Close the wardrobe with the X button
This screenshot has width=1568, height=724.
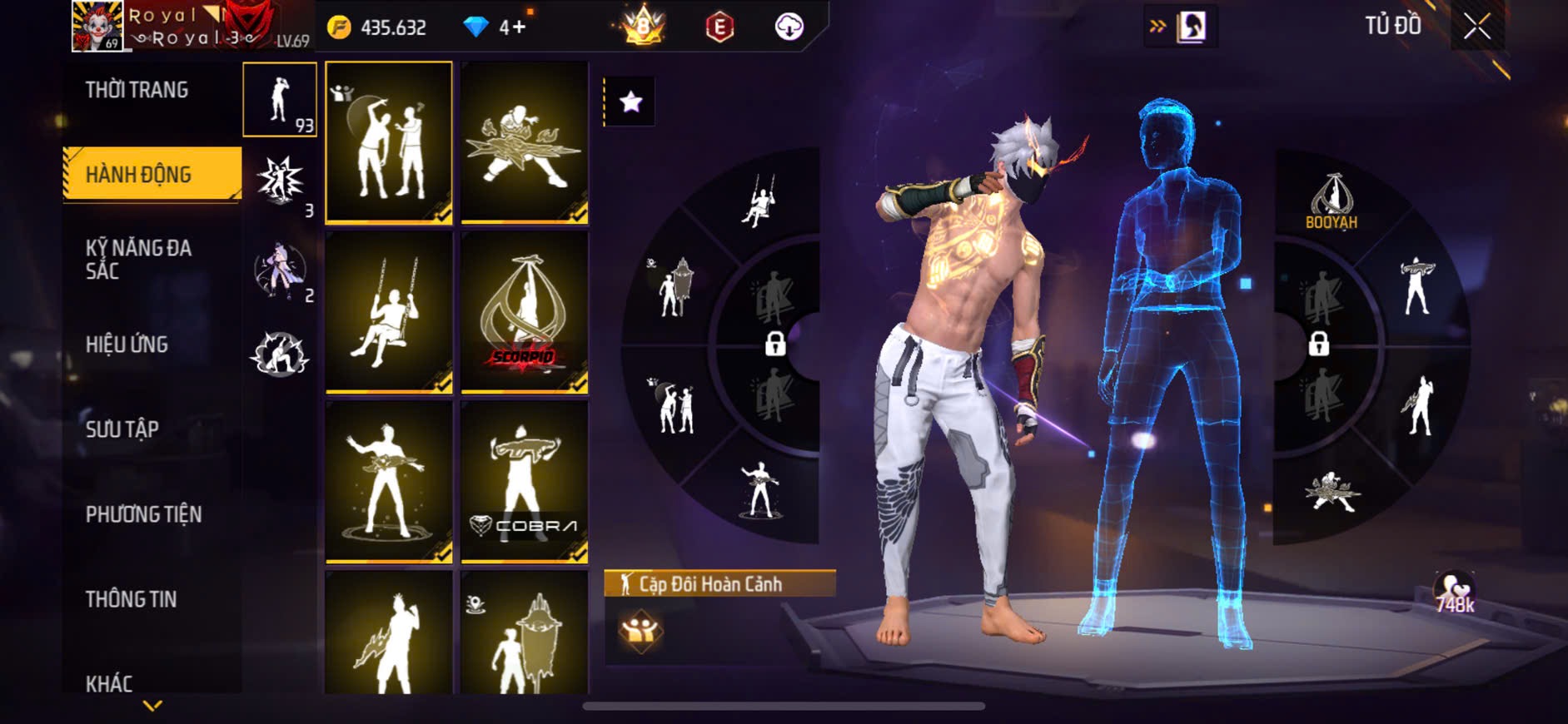point(1477,27)
